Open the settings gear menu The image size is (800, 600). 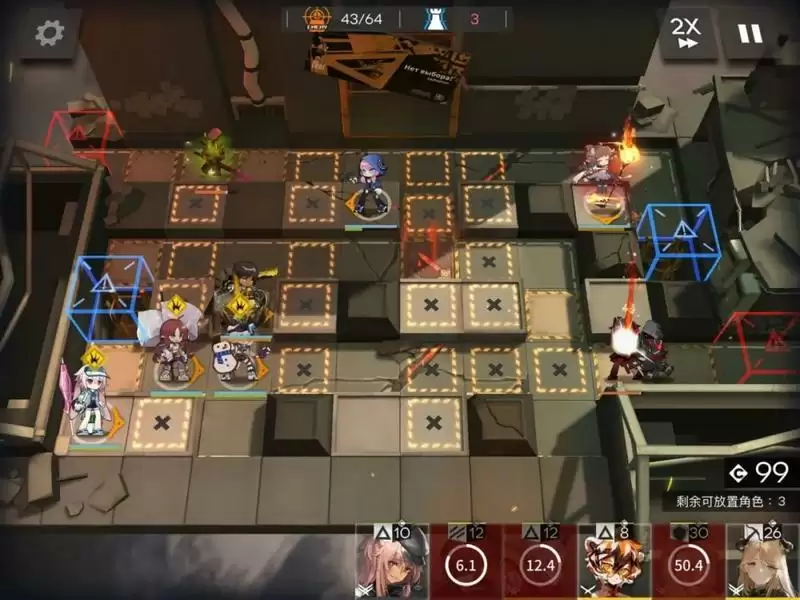(x=48, y=33)
